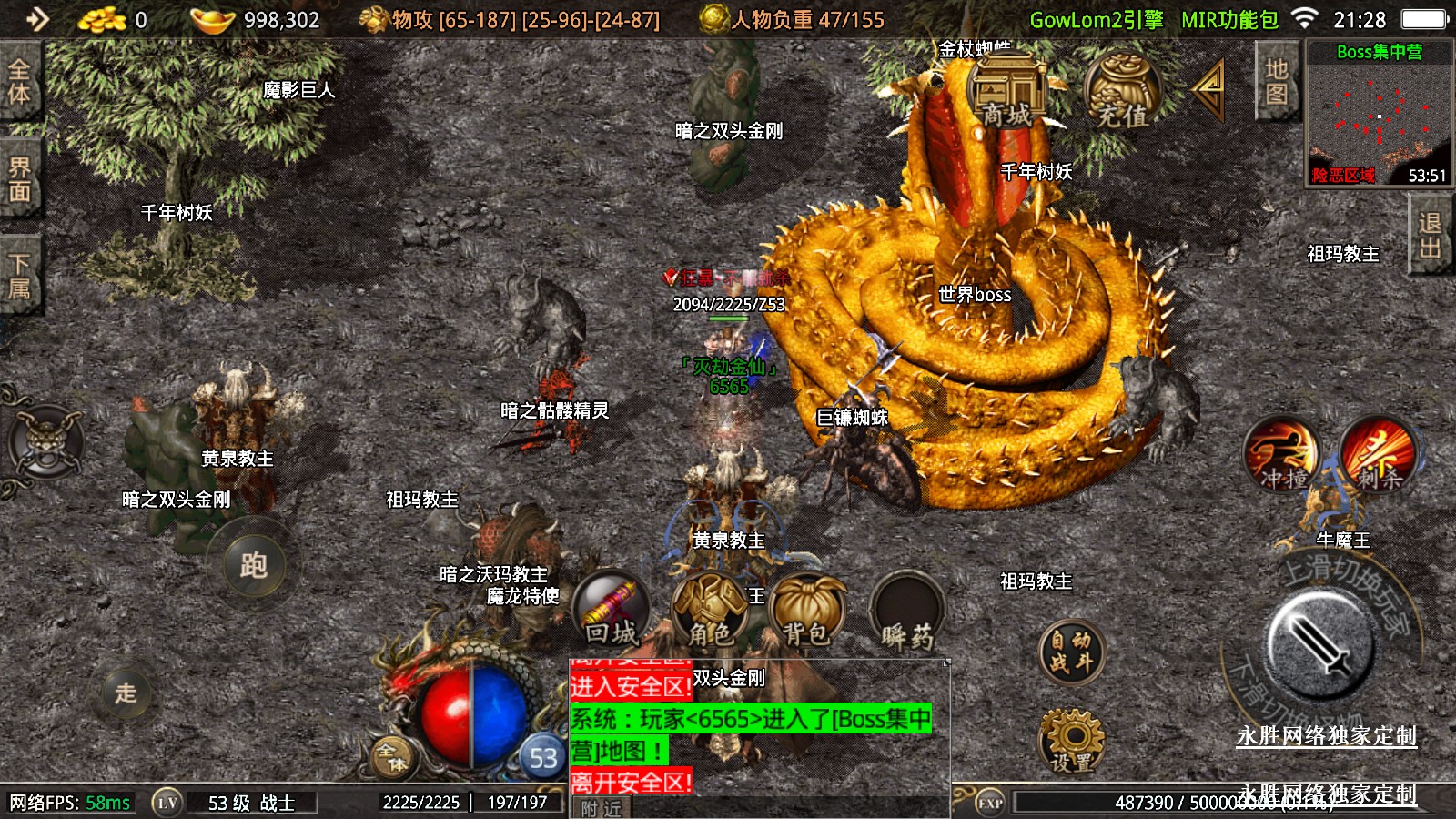Screen dimensions: 1456x819
Task: Open the 地图 map button
Action: pyautogui.click(x=1276, y=81)
